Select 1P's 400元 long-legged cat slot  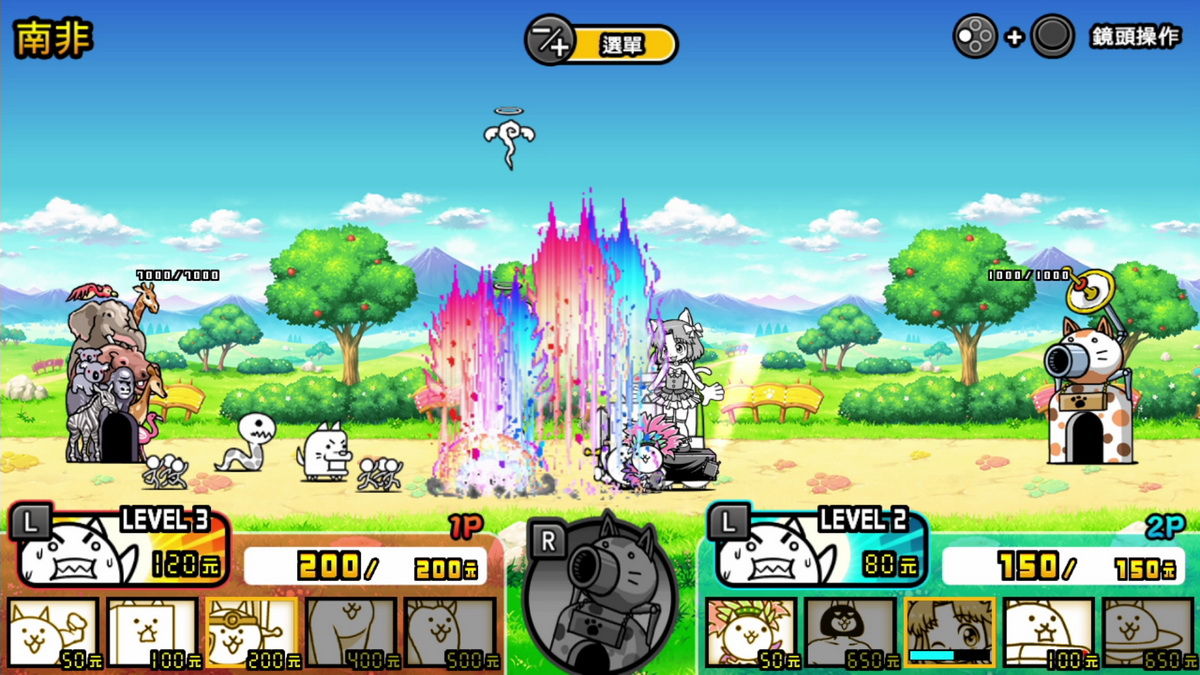[351, 633]
